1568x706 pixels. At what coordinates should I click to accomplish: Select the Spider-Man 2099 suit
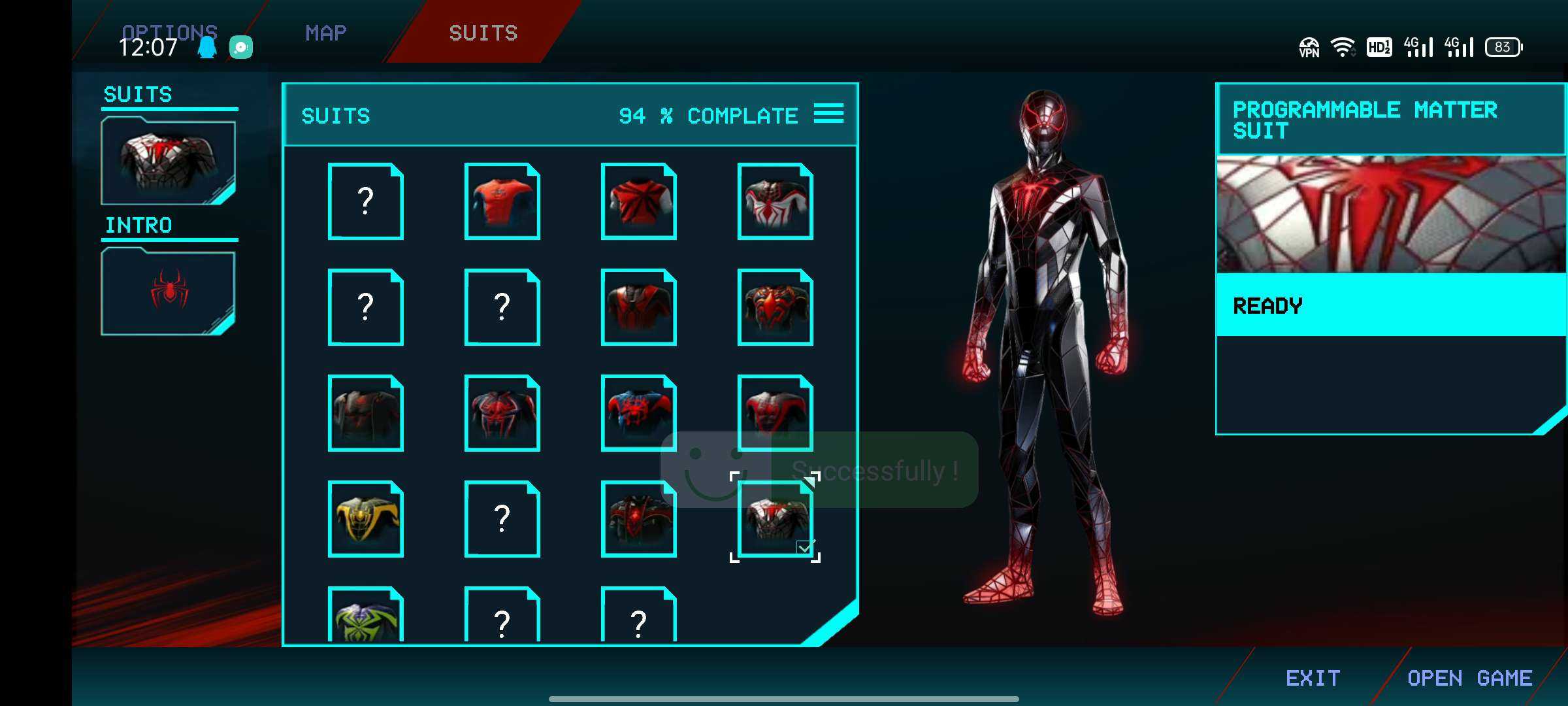click(x=502, y=412)
